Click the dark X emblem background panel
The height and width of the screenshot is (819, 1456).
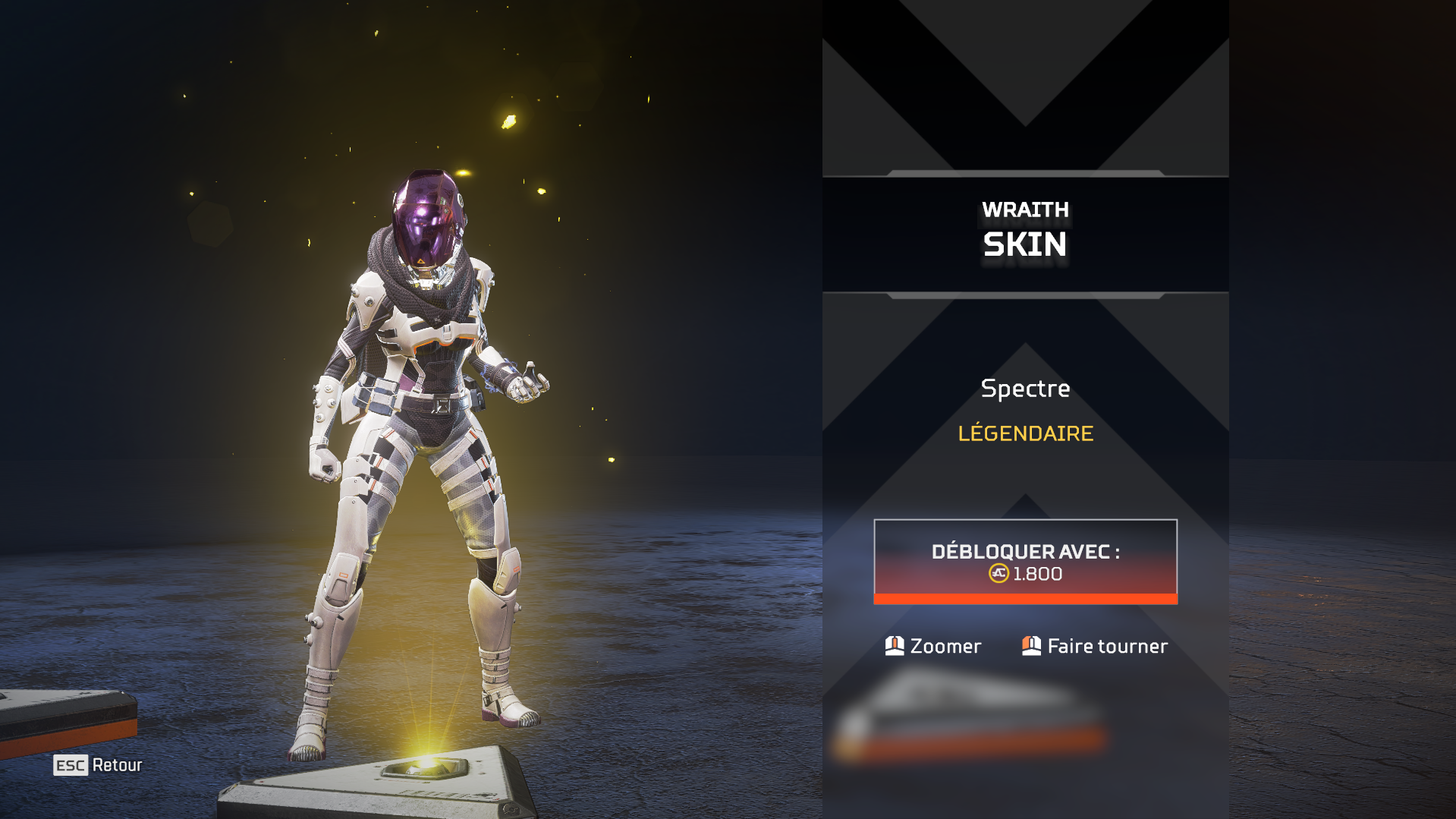click(1025, 83)
